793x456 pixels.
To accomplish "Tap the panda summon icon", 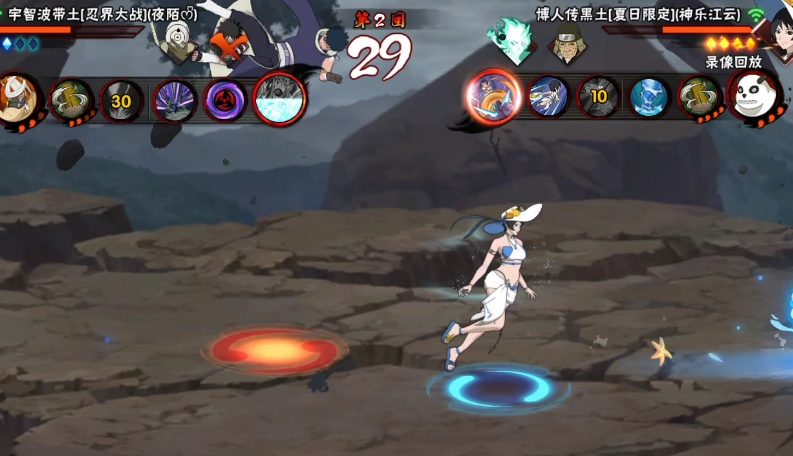I will (x=754, y=97).
